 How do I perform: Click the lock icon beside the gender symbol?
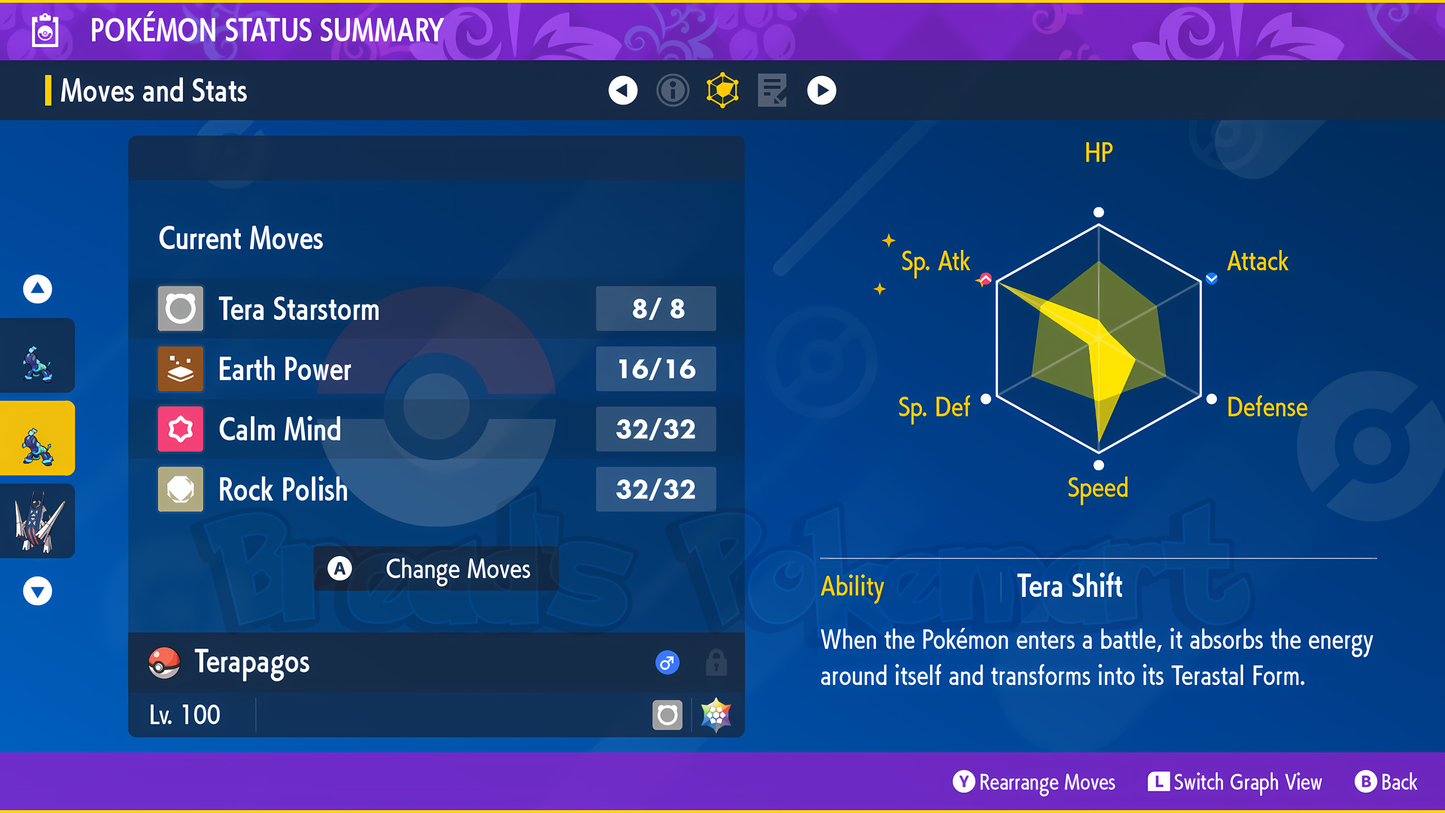click(718, 662)
